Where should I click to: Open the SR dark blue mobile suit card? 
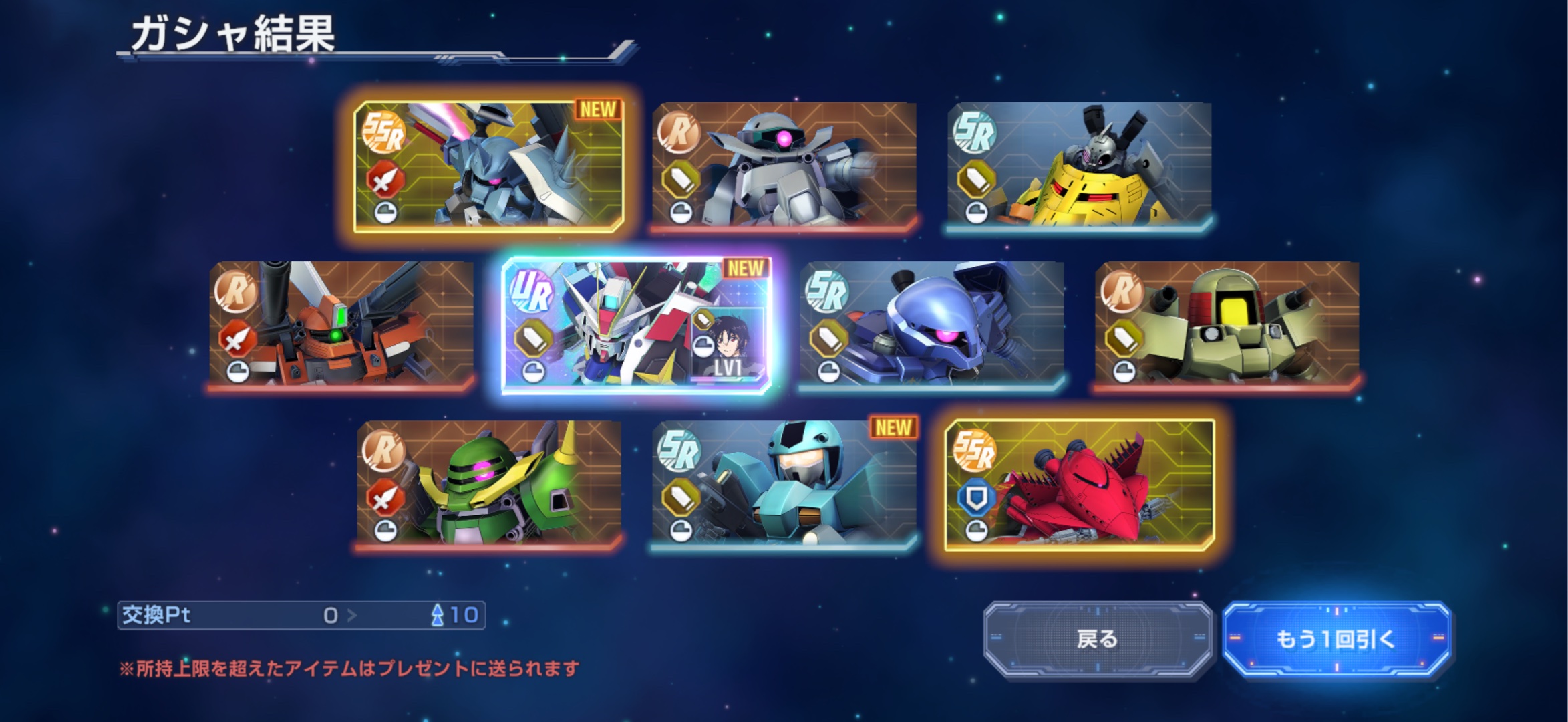click(932, 324)
